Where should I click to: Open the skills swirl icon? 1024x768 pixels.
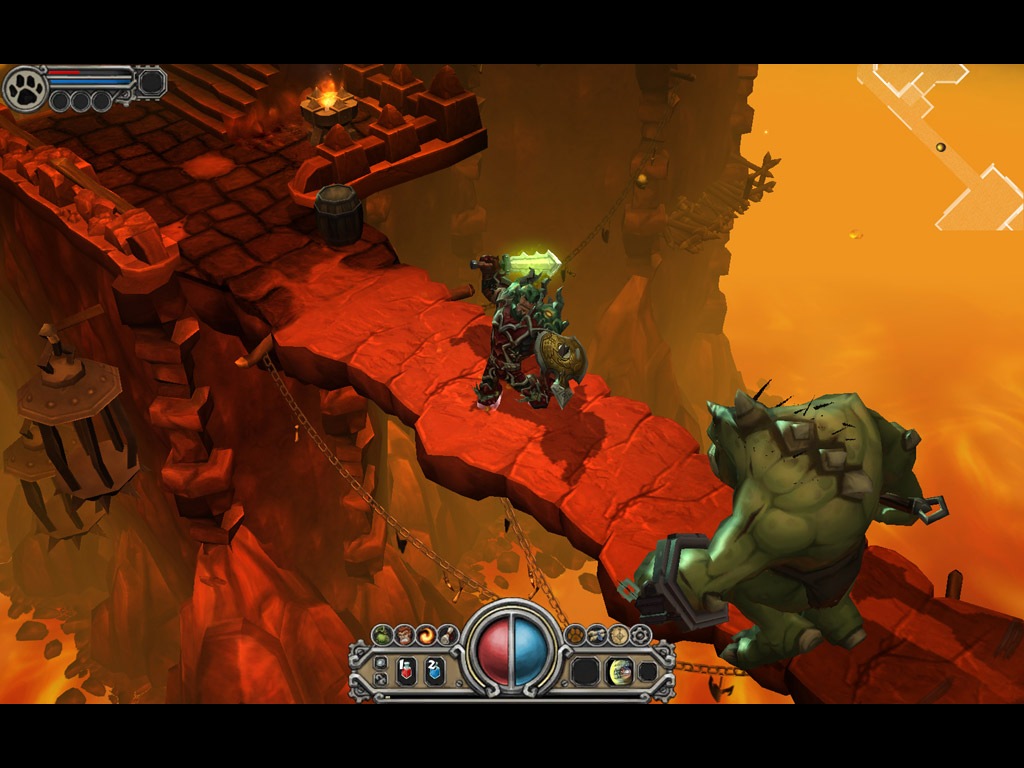426,634
